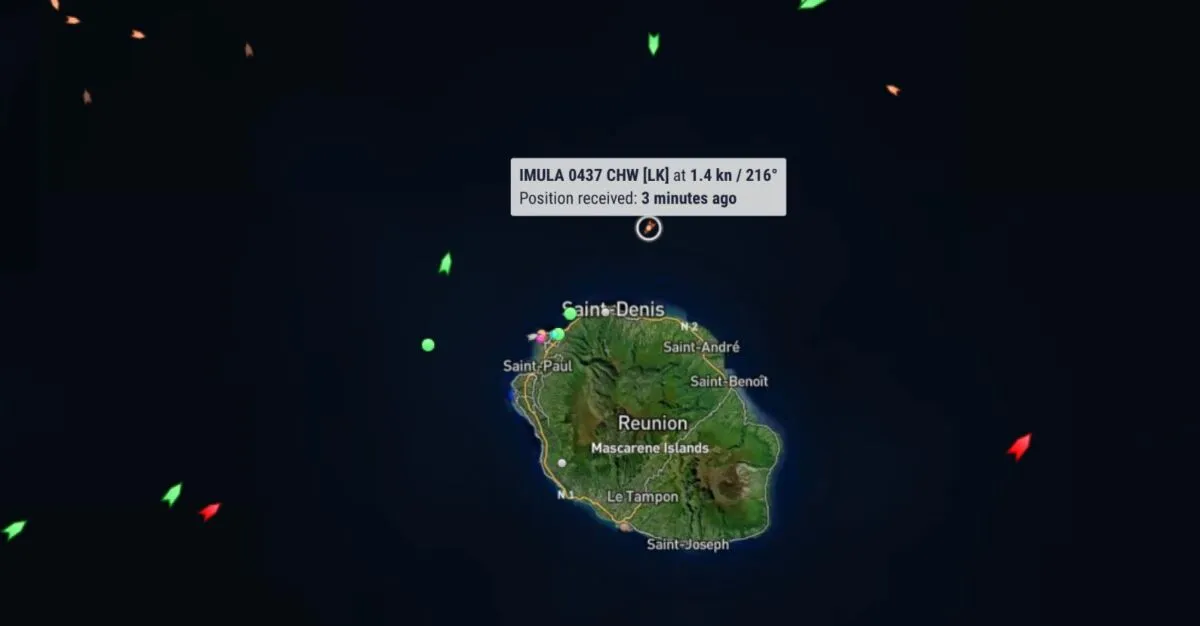Select the green ship marker northwest of Saint-Denis

(x=445, y=264)
